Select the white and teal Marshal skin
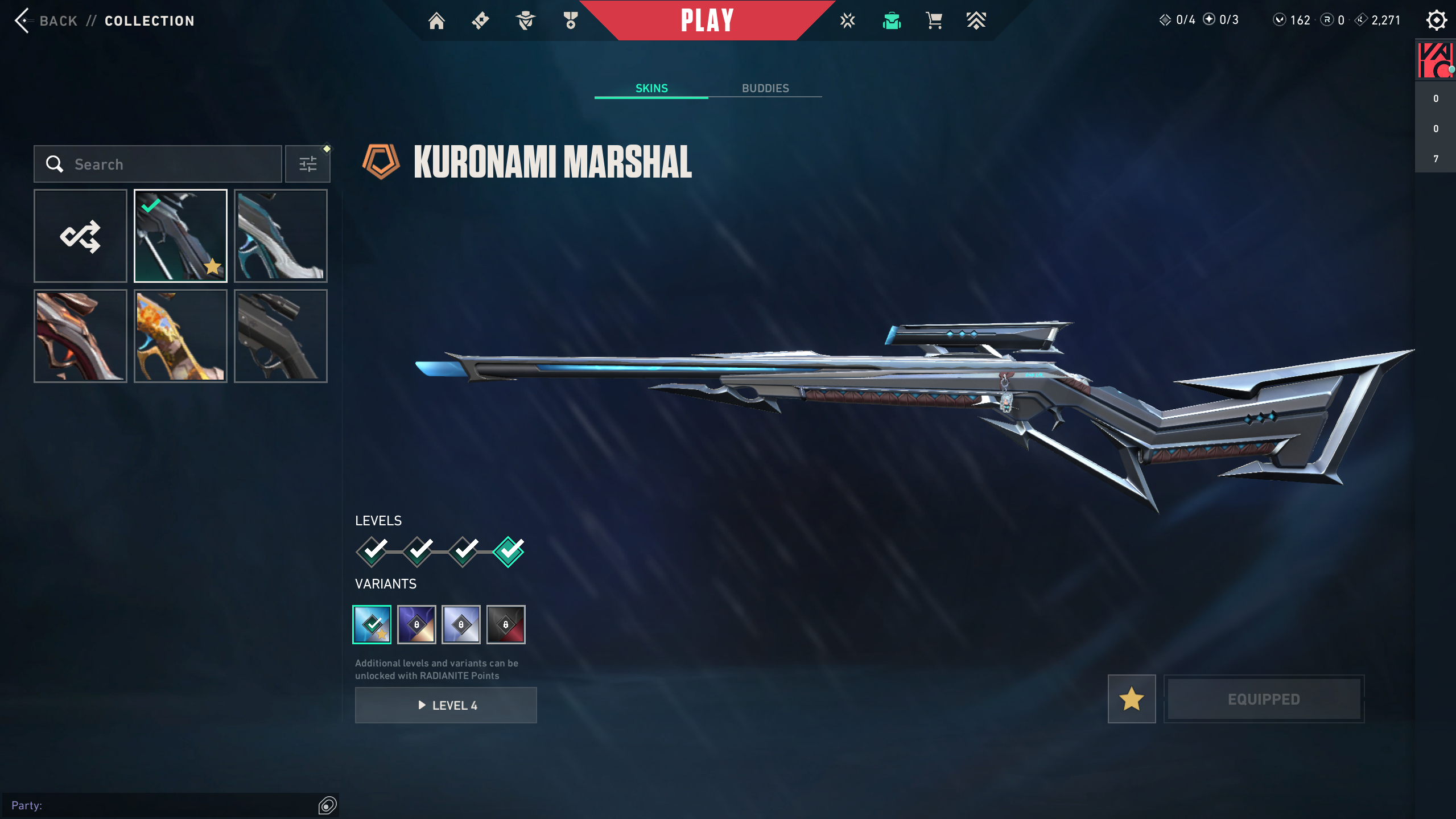 tap(281, 236)
